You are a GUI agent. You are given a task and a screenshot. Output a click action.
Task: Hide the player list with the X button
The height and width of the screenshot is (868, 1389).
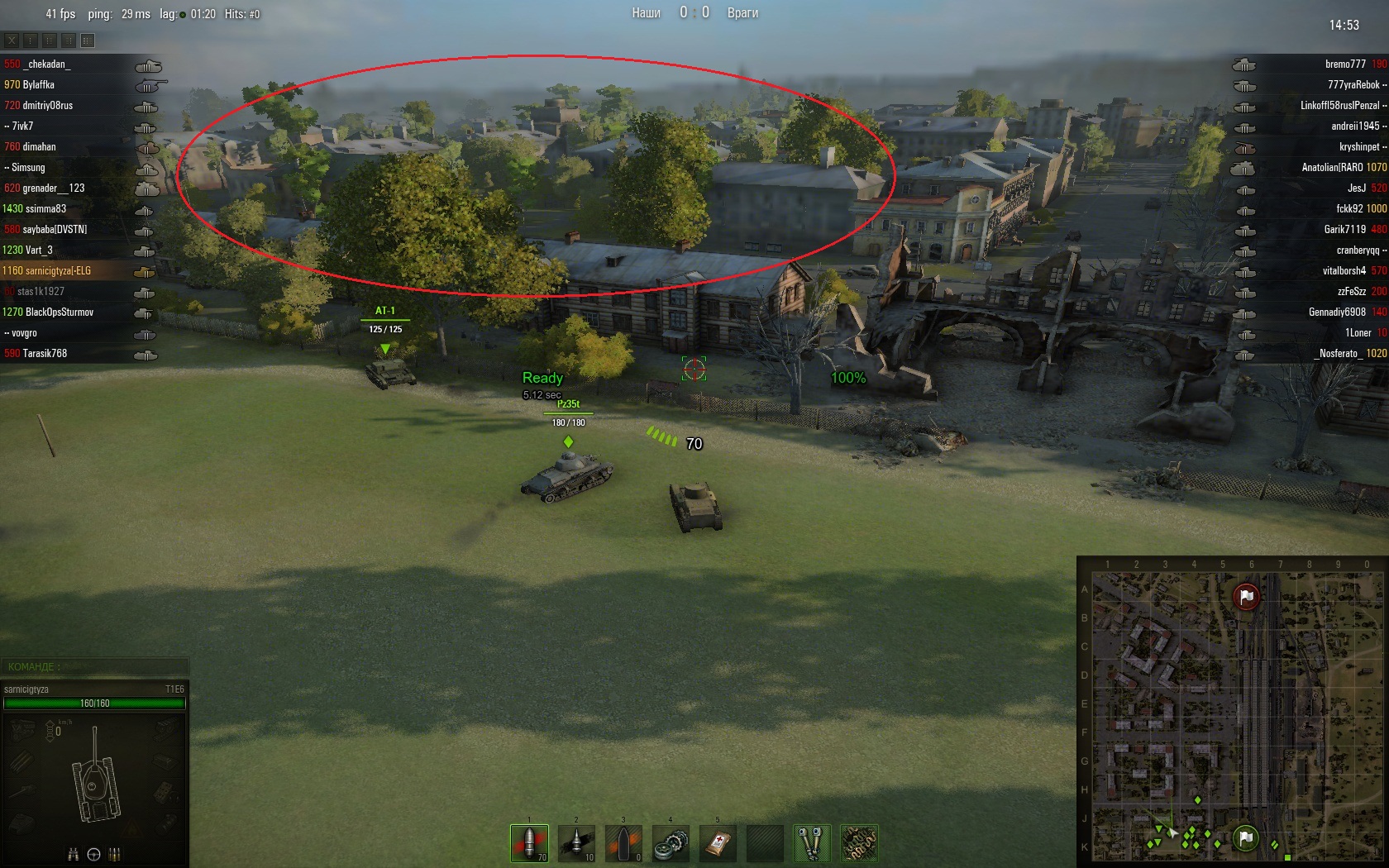(x=12, y=40)
